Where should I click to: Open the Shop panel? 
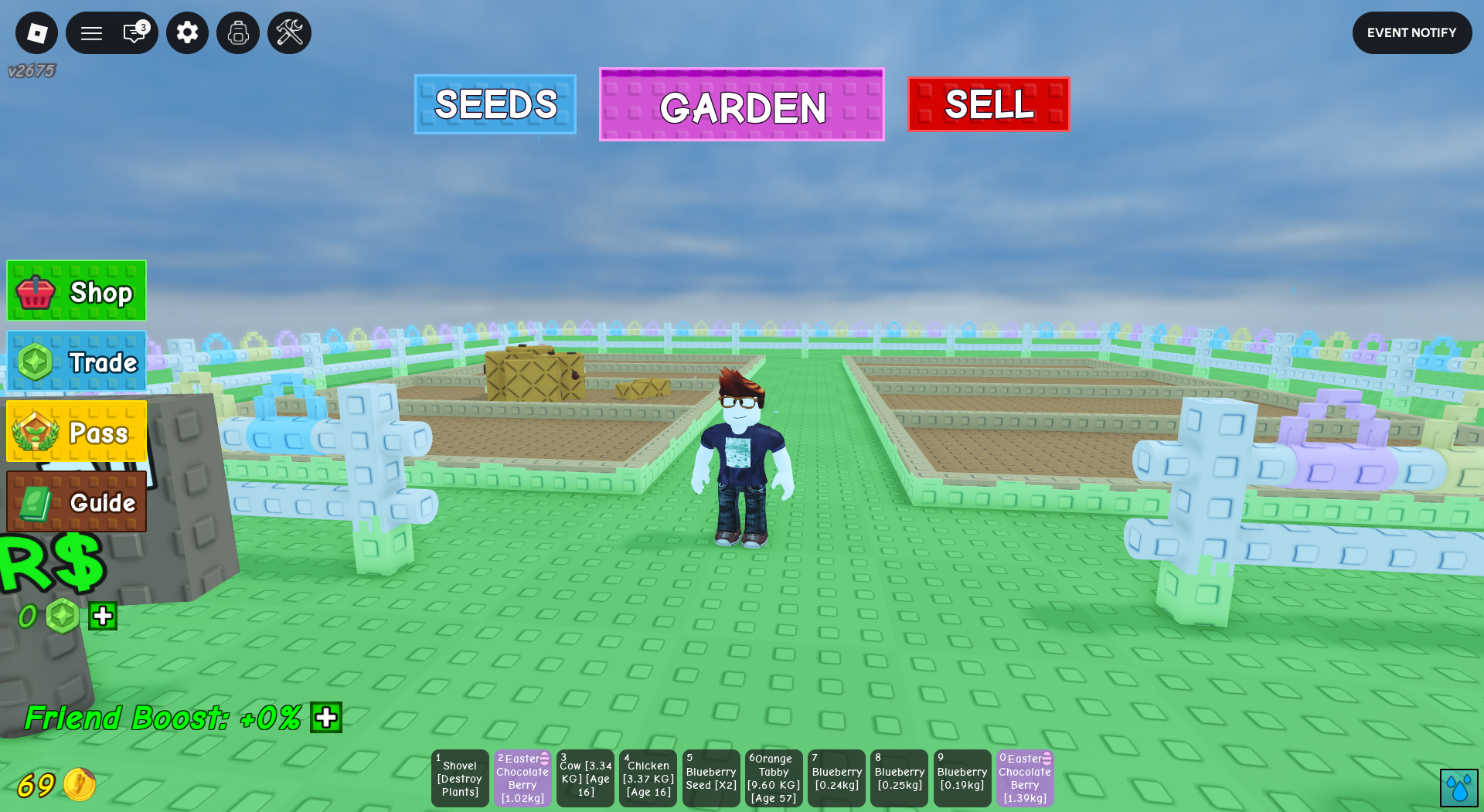click(75, 290)
